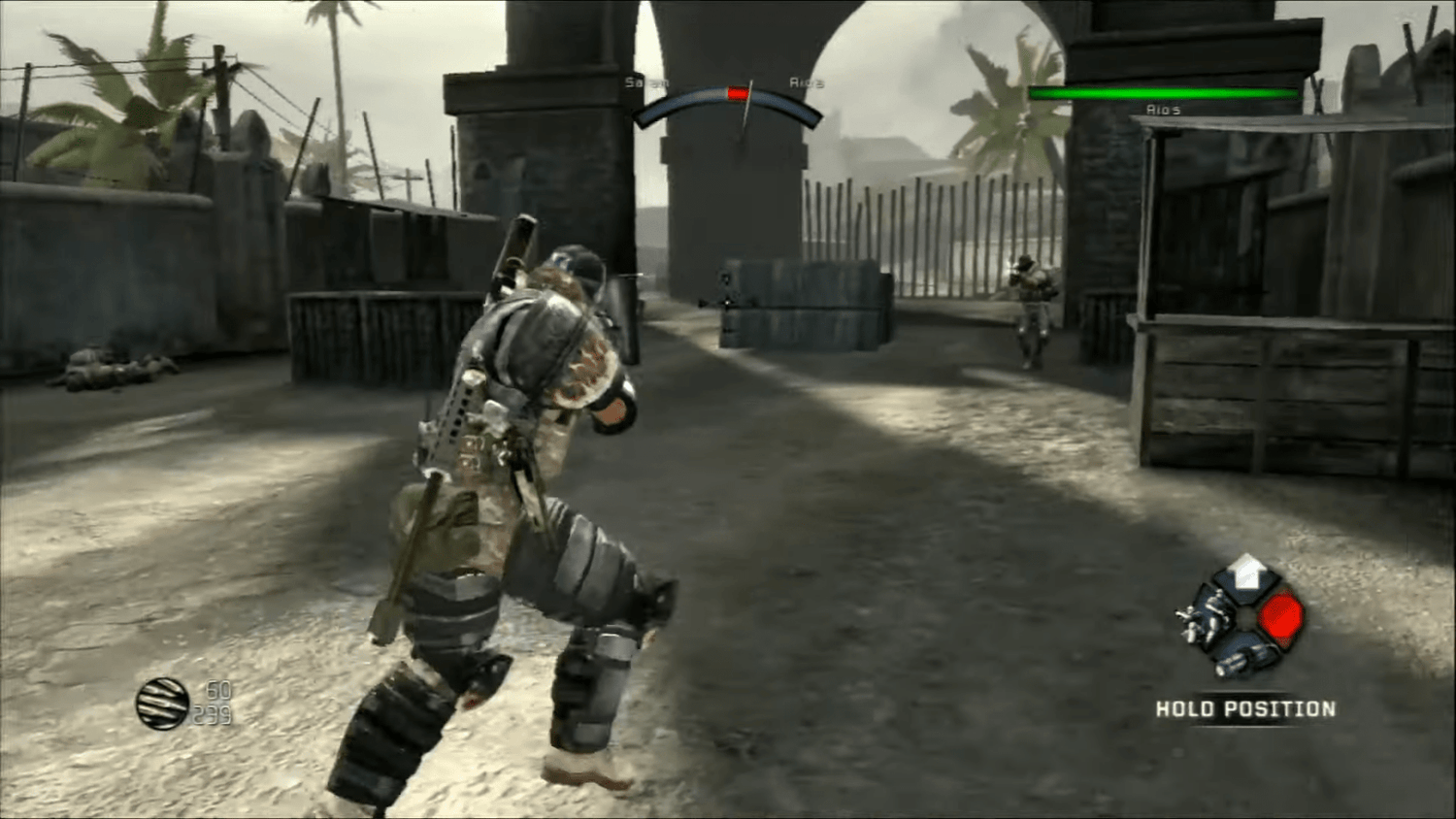Click the HOLD POSITION text button
This screenshot has width=1456, height=819.
1244,709
